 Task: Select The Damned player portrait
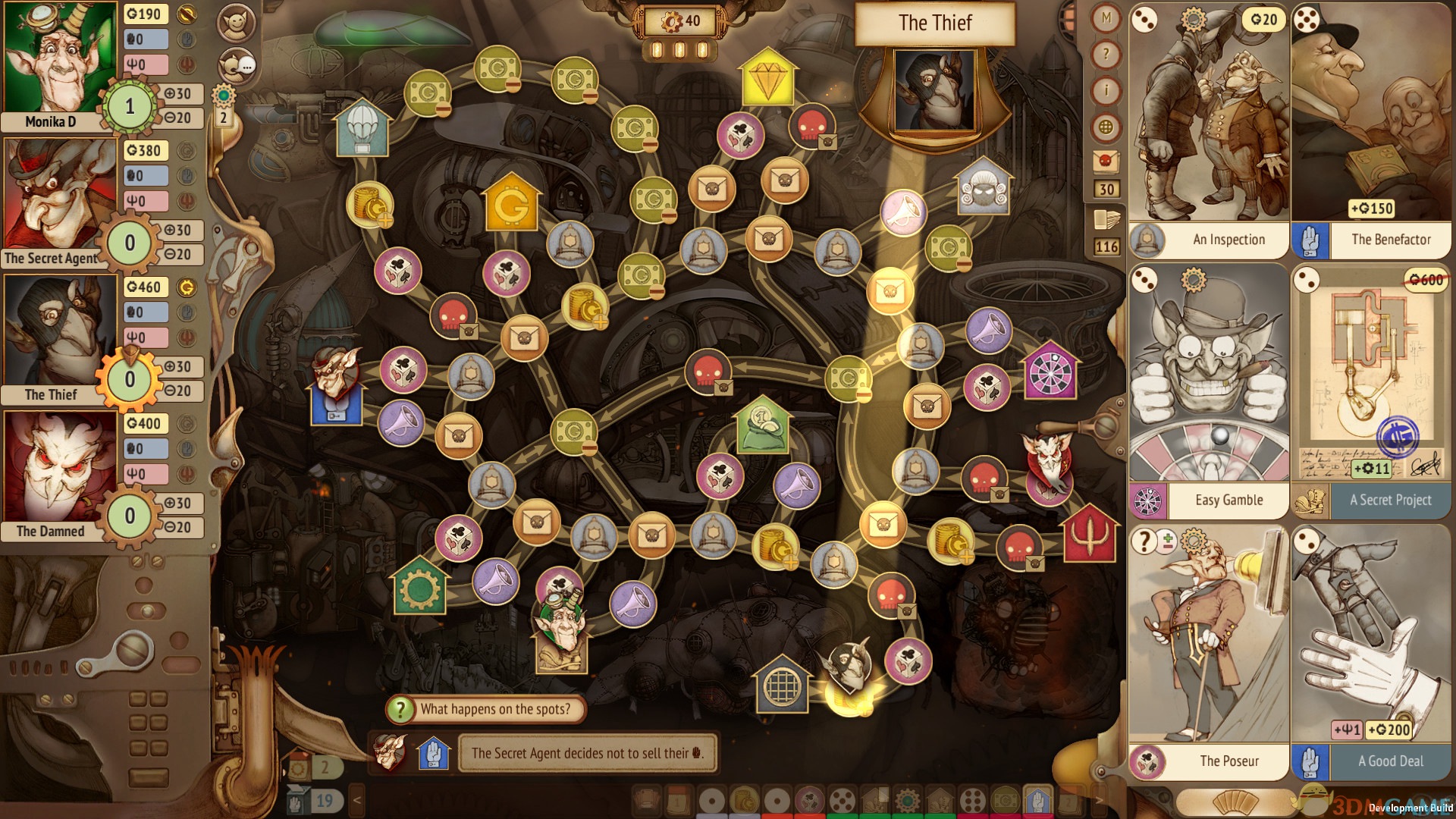[x=61, y=469]
